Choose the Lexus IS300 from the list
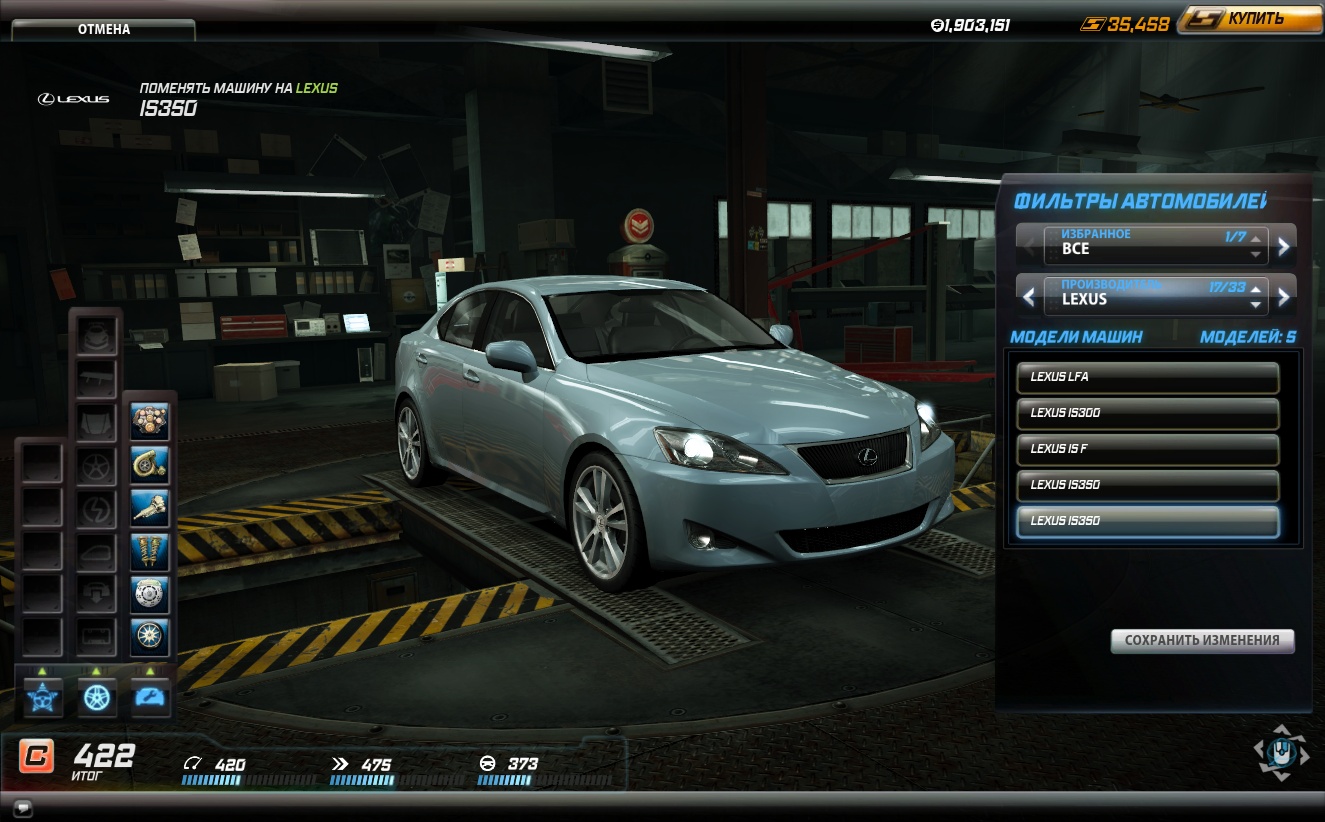 click(x=1147, y=413)
